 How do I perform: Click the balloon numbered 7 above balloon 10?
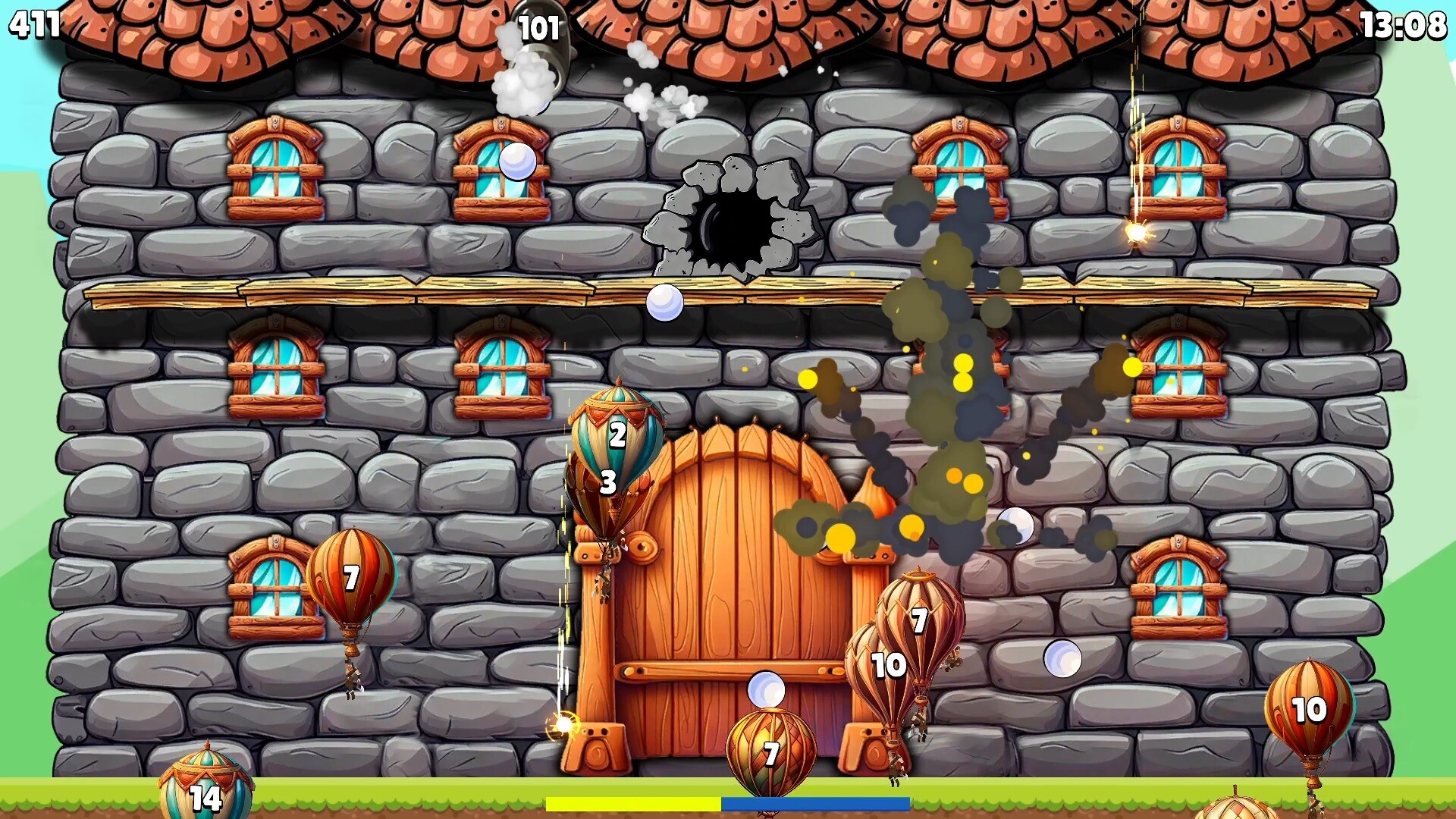tap(920, 620)
